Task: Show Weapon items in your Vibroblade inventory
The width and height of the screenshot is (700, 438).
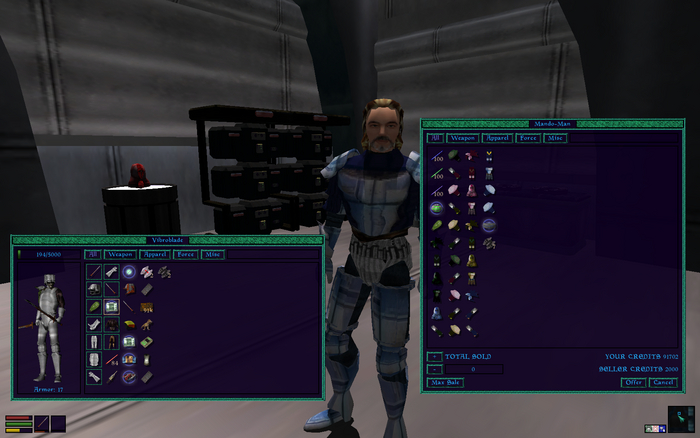Action: pyautogui.click(x=120, y=255)
